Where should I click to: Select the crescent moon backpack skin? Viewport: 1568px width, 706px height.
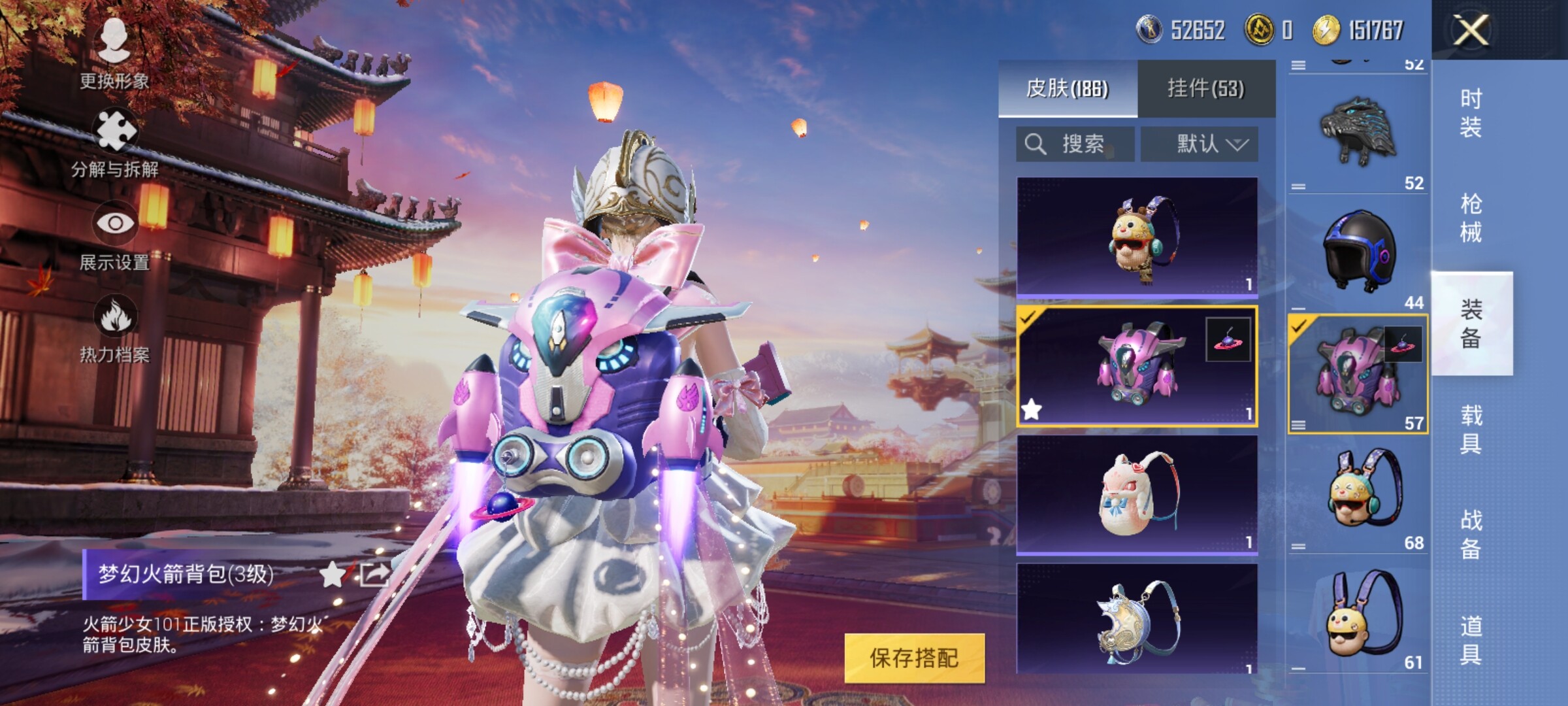[1137, 620]
